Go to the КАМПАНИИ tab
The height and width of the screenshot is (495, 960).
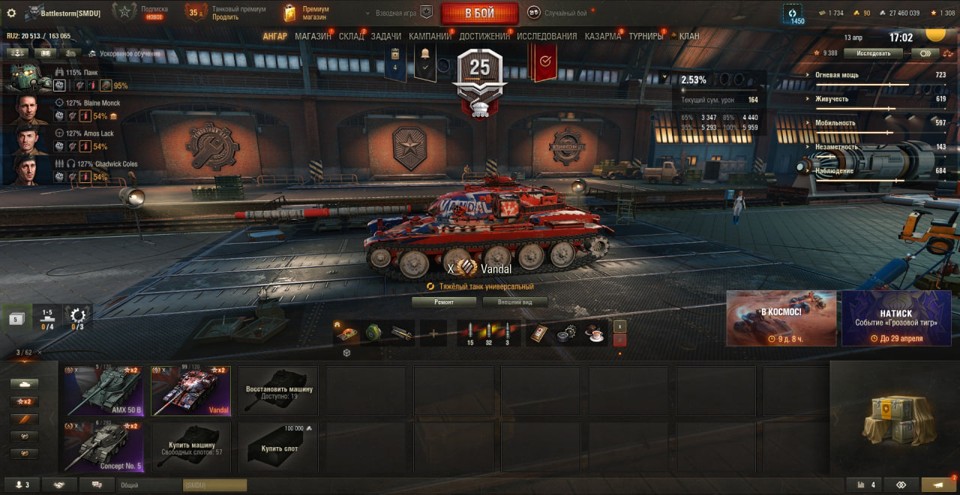[x=429, y=36]
